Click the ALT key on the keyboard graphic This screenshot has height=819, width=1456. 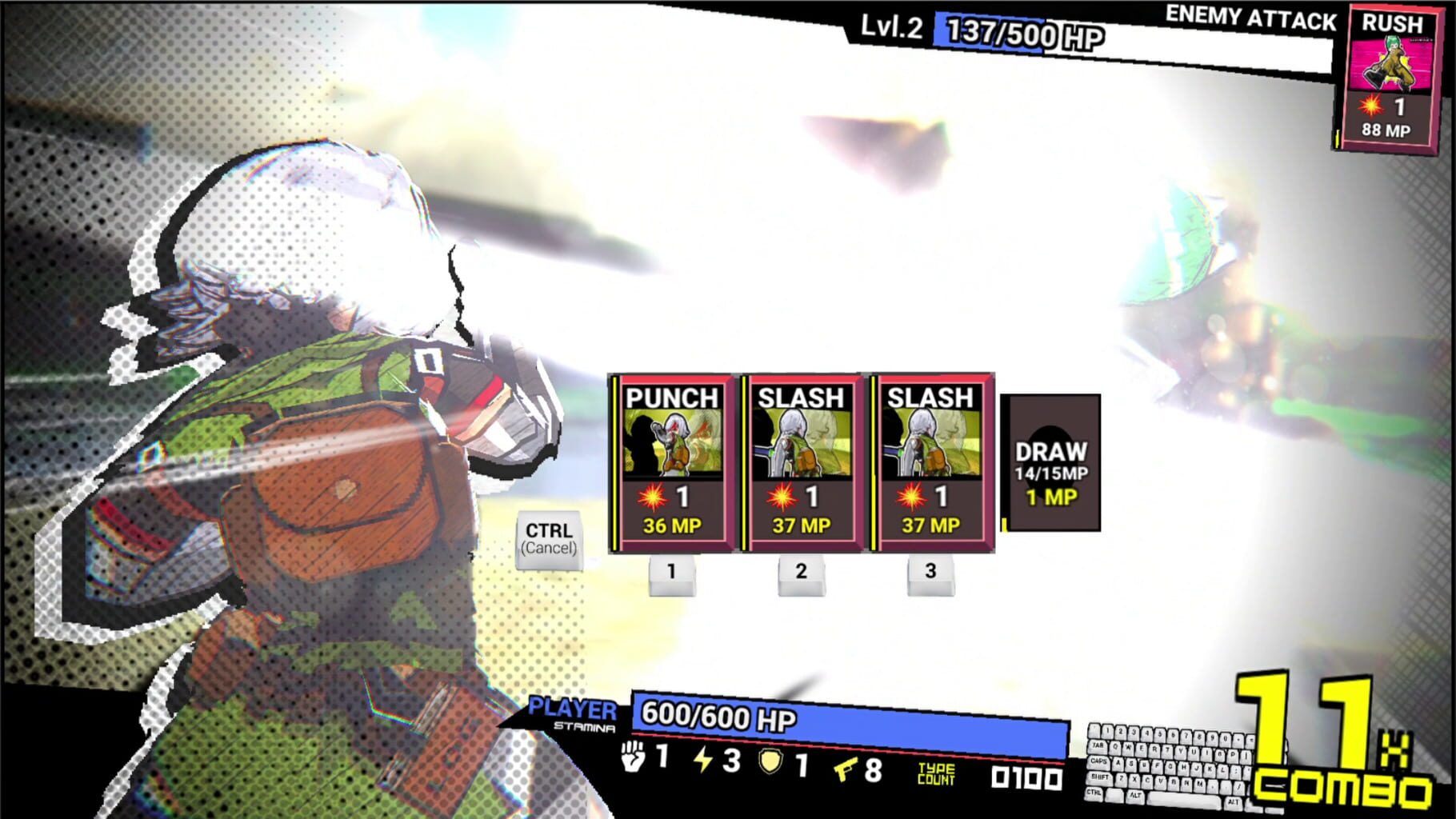[1137, 795]
